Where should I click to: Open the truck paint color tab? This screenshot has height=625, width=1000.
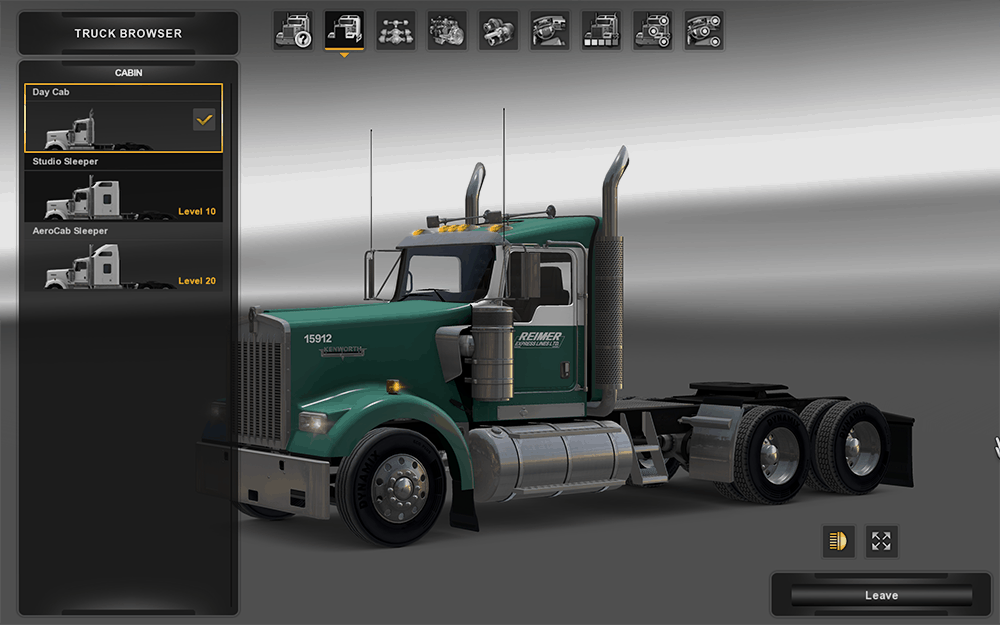tap(601, 31)
